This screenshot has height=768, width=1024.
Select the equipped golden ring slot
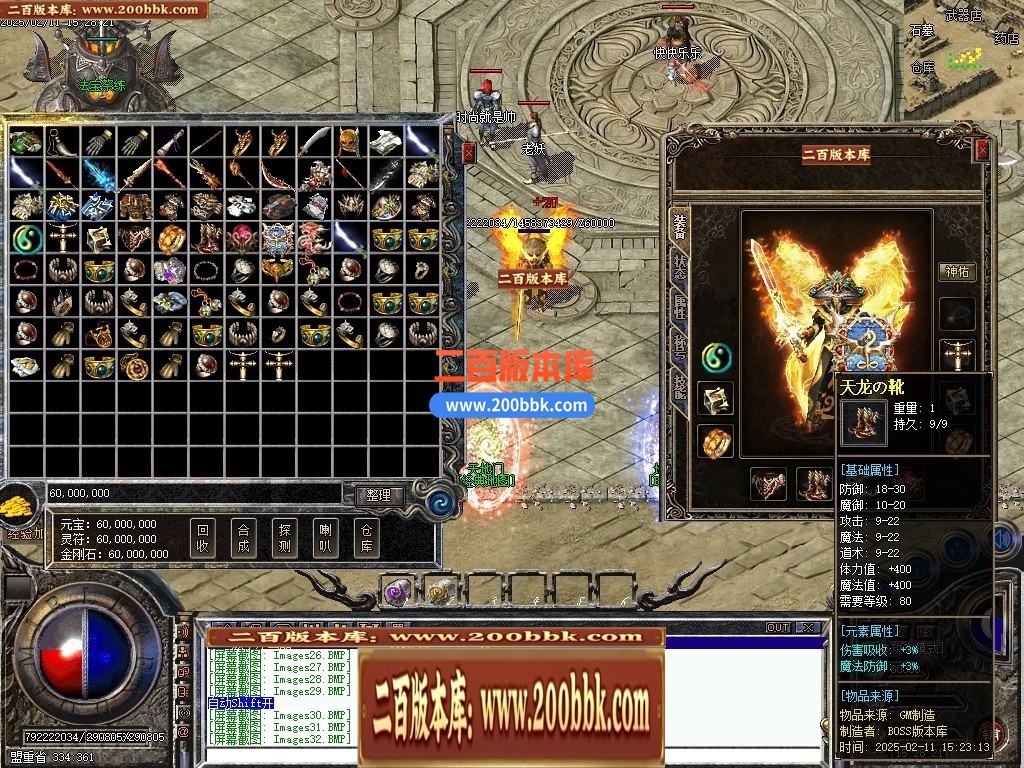pyautogui.click(x=715, y=441)
